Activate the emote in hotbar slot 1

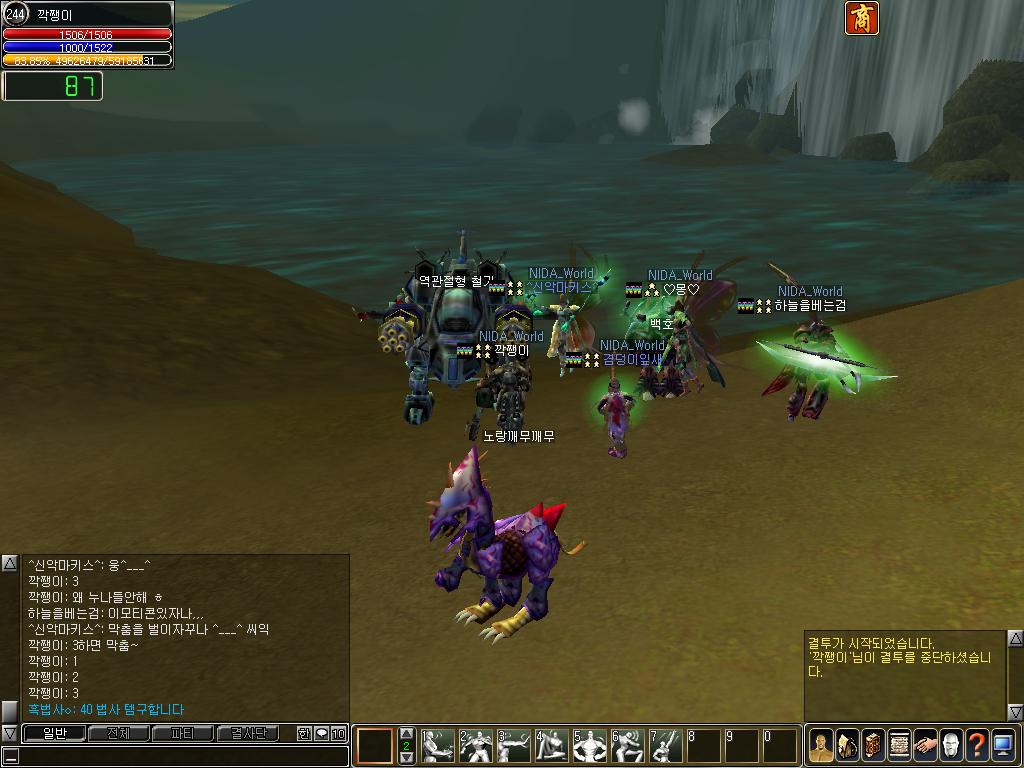pyautogui.click(x=437, y=746)
